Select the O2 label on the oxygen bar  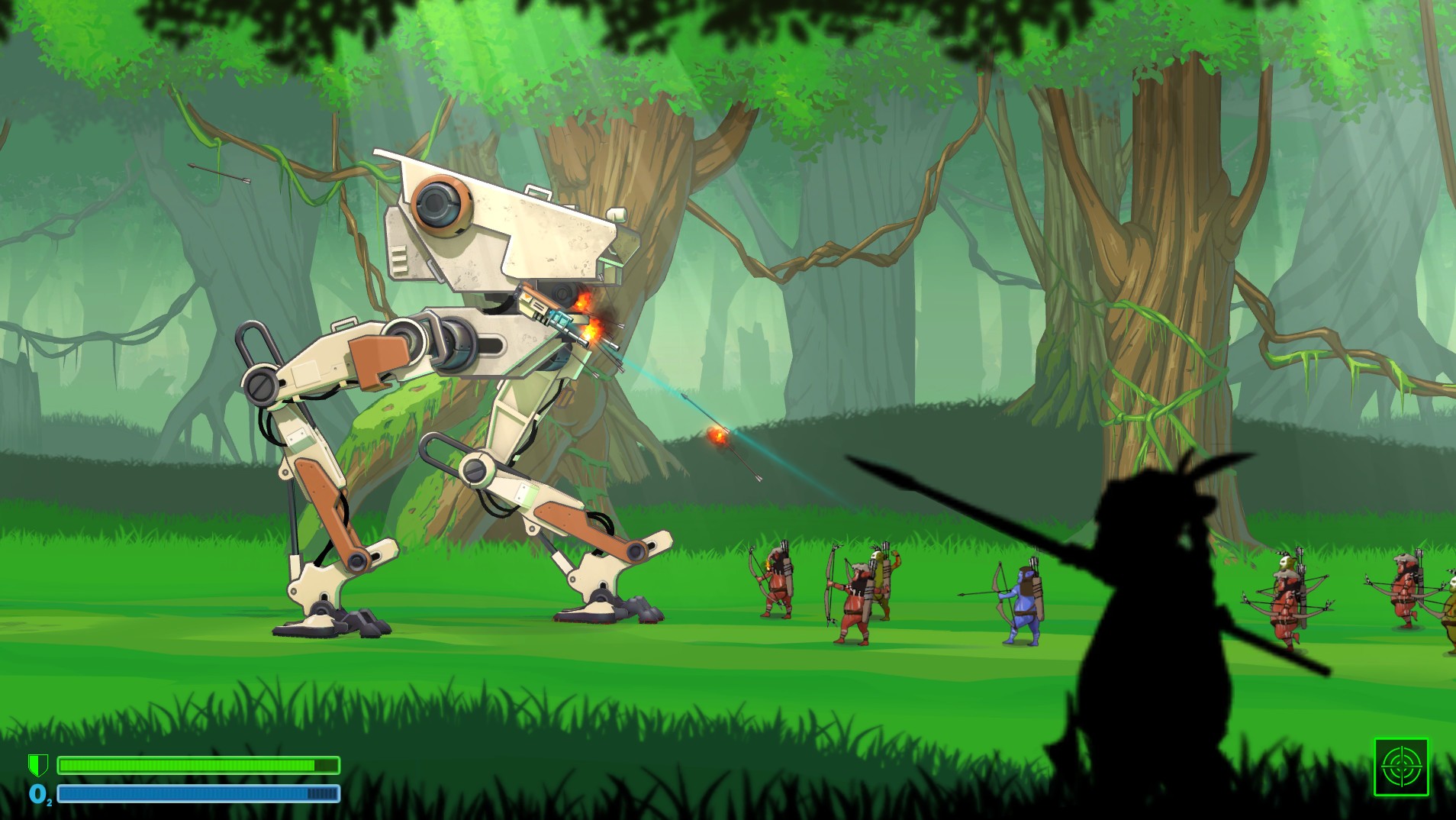point(39,794)
